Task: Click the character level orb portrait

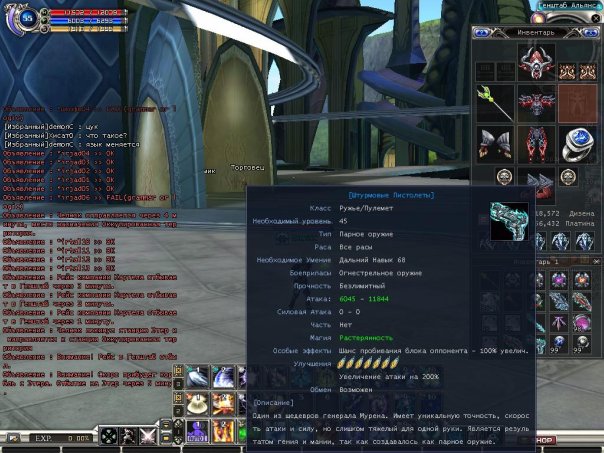Action: pos(25,17)
